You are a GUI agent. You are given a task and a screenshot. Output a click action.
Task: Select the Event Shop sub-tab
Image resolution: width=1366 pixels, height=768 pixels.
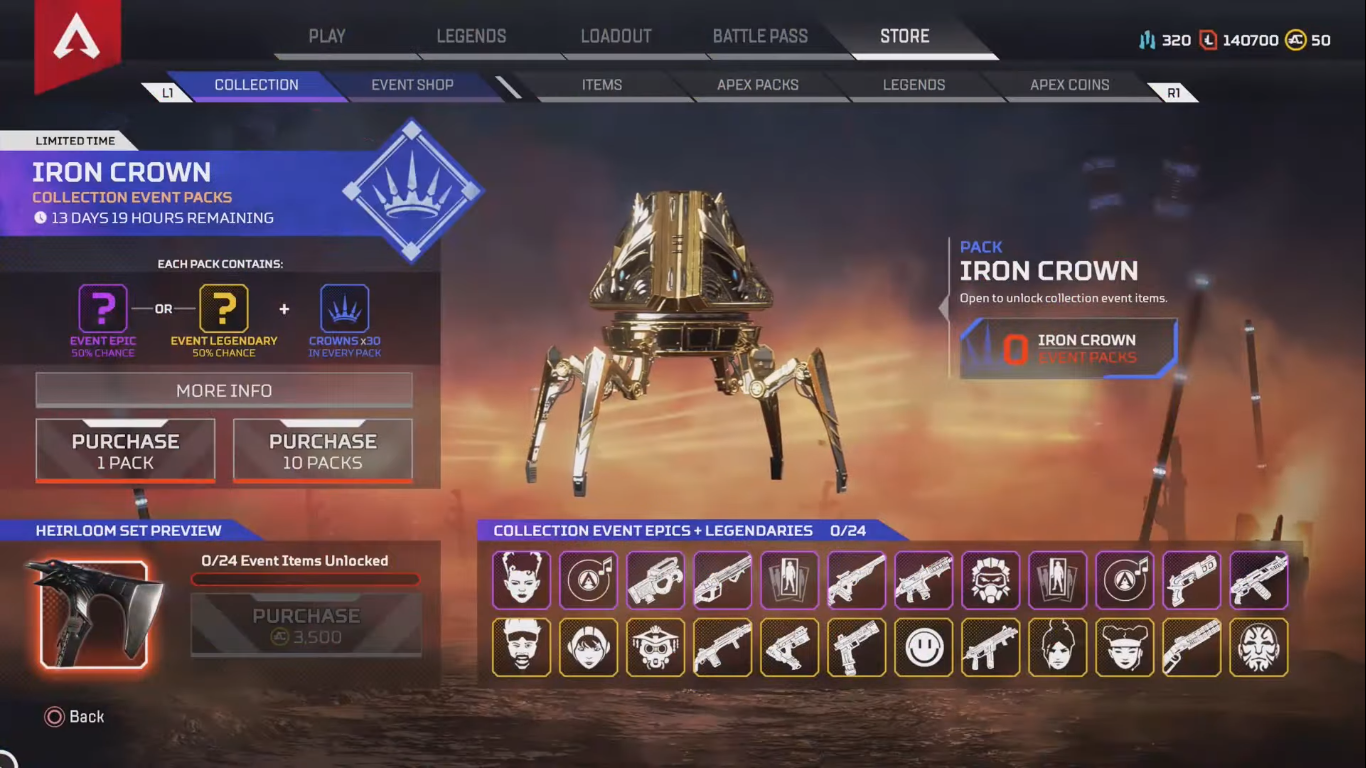pyautogui.click(x=412, y=85)
